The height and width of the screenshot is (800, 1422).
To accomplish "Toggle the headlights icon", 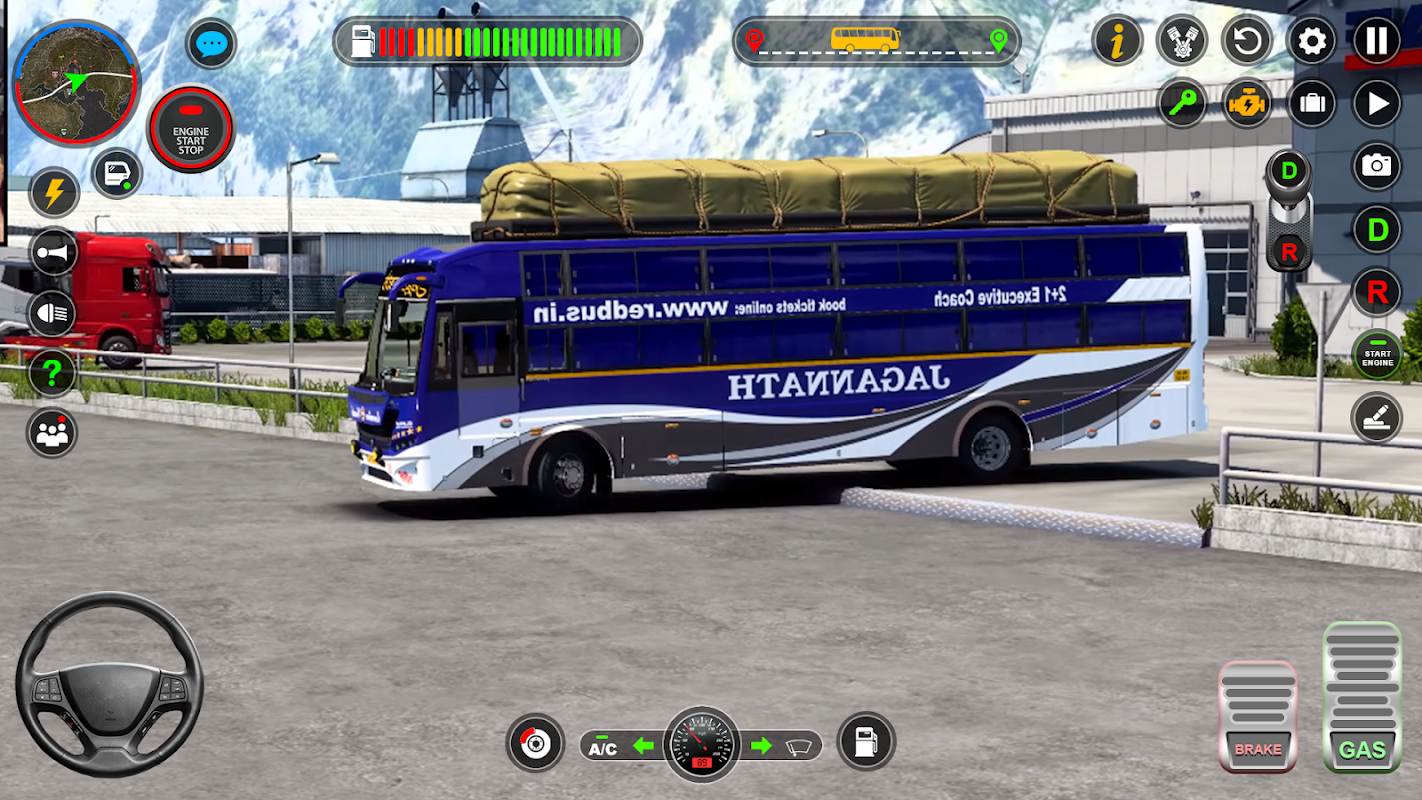I will (x=53, y=314).
